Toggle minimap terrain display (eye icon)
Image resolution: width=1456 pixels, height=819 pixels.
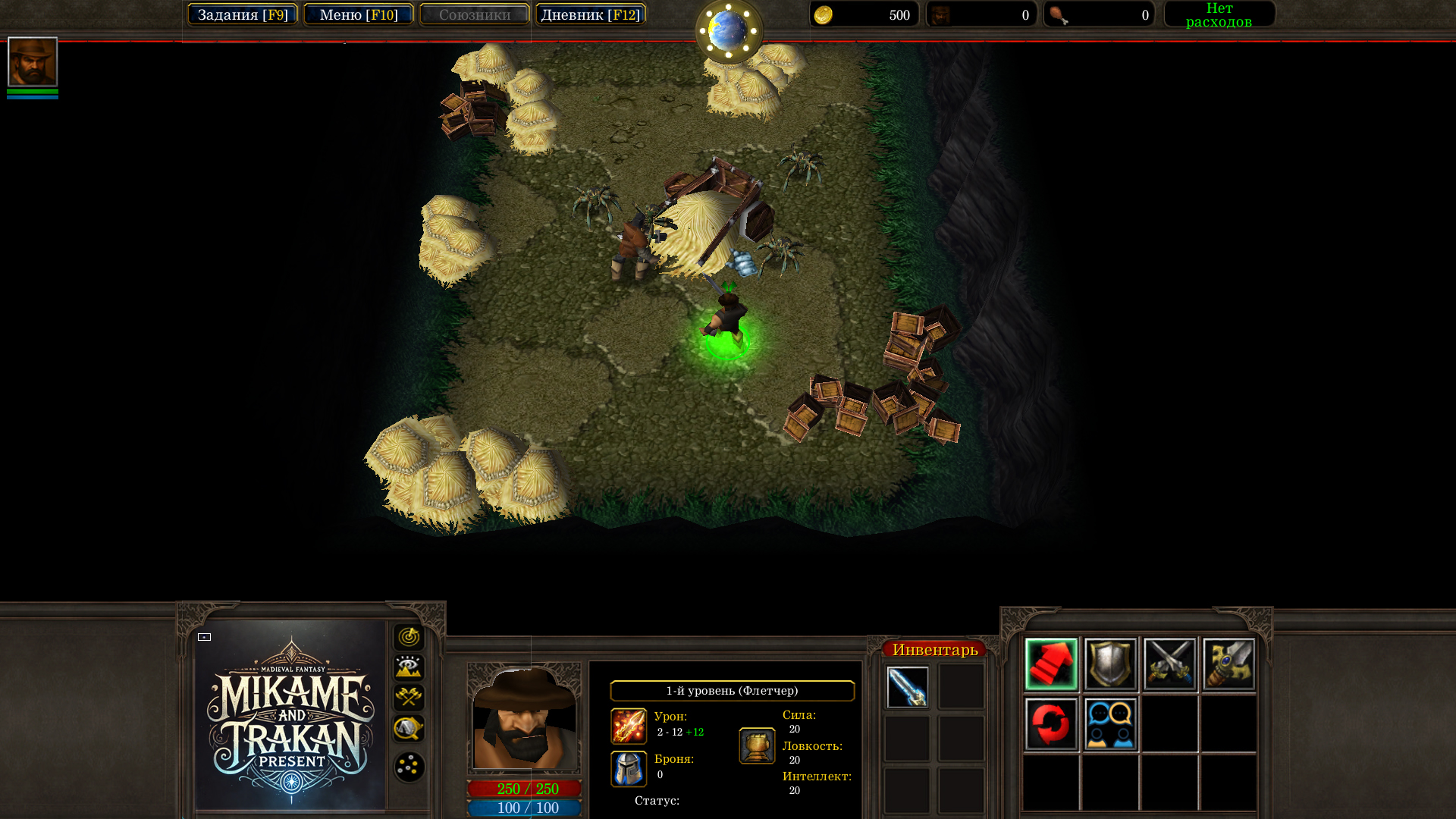coord(409,667)
